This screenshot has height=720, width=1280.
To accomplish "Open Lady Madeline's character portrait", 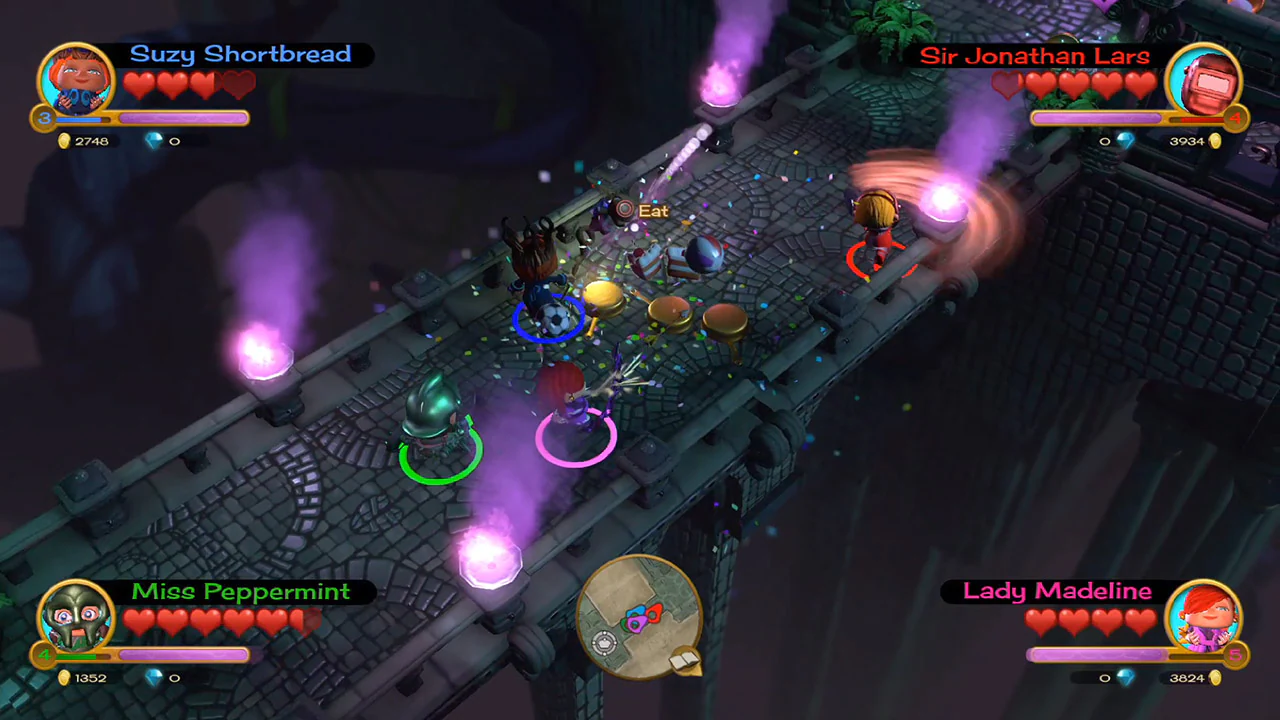I will (1206, 617).
